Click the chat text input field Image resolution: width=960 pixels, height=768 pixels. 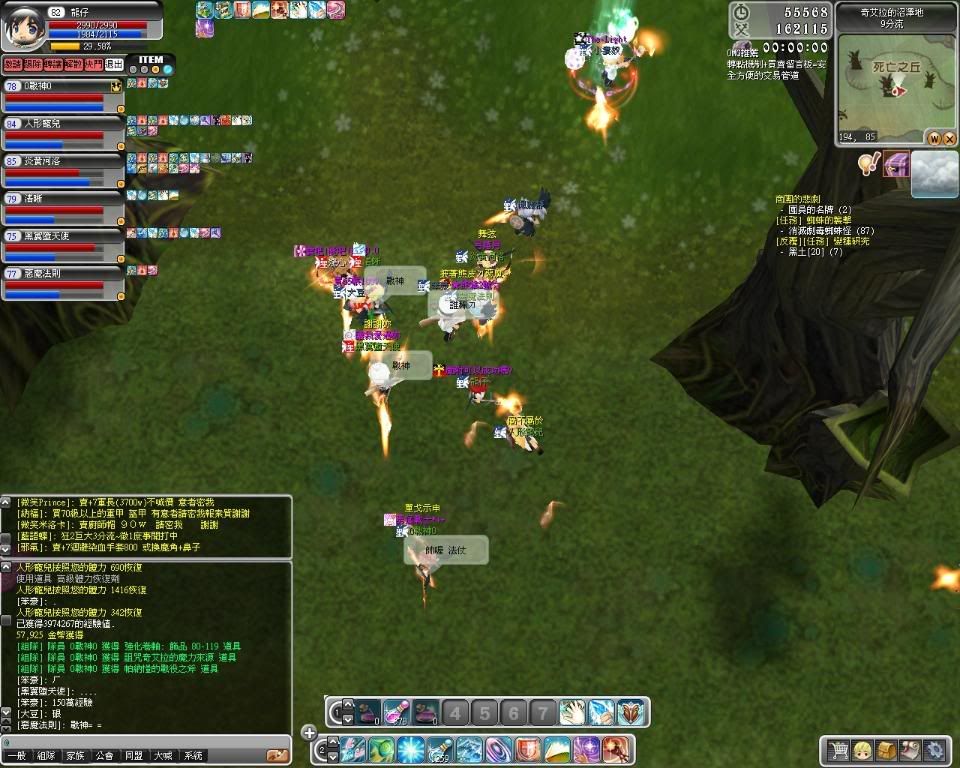(x=140, y=741)
